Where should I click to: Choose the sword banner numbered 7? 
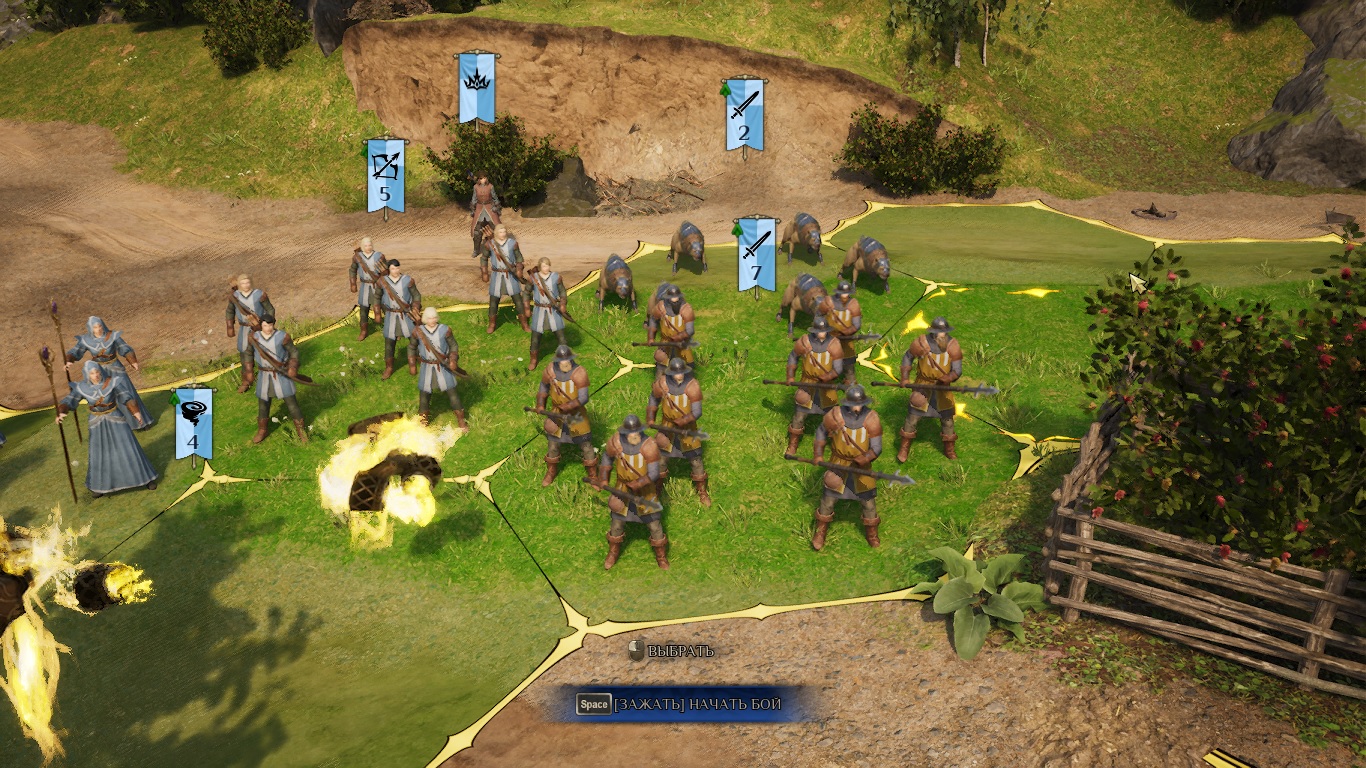click(x=756, y=253)
